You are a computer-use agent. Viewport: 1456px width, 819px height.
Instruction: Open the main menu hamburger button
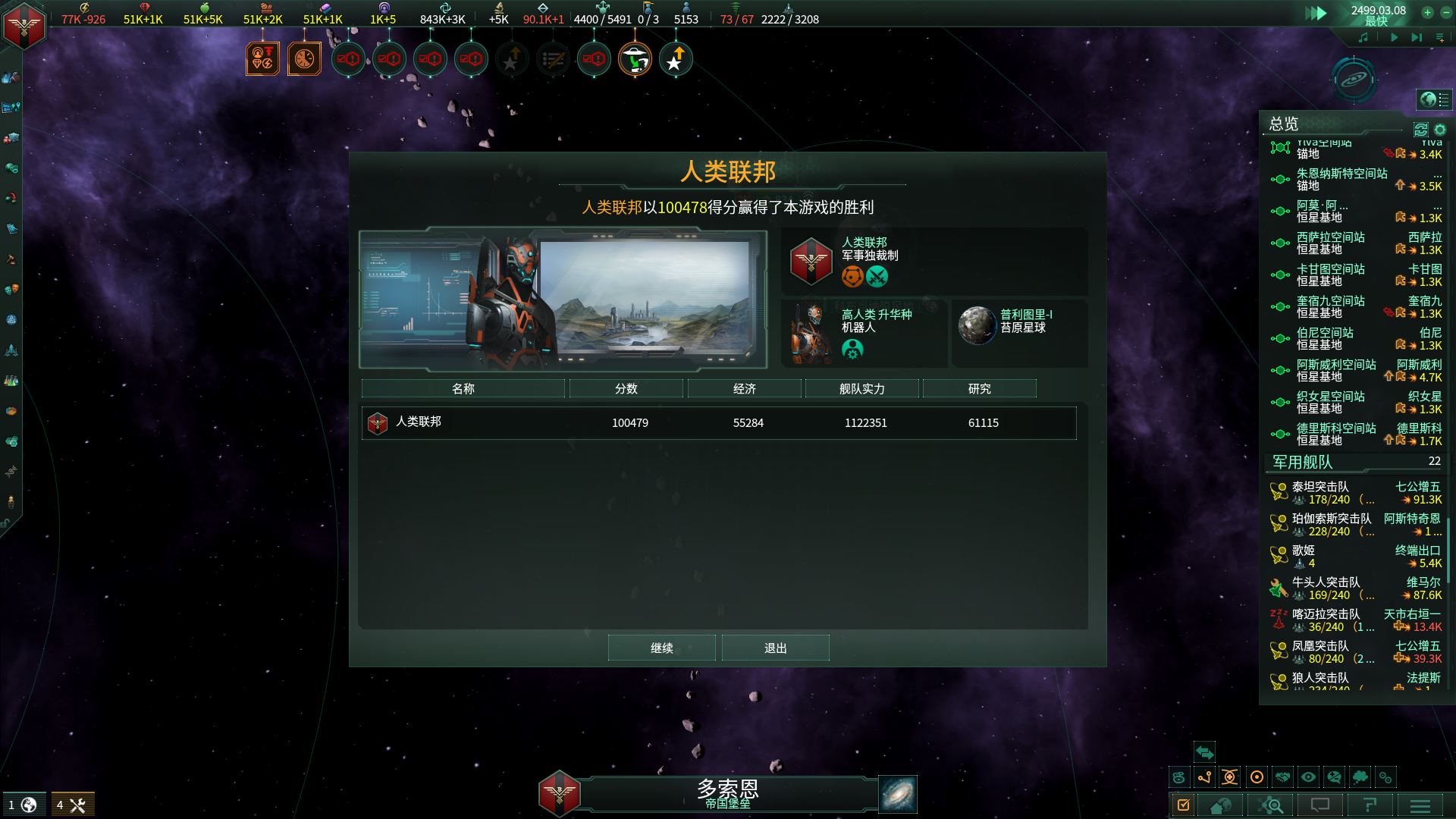(1420, 805)
